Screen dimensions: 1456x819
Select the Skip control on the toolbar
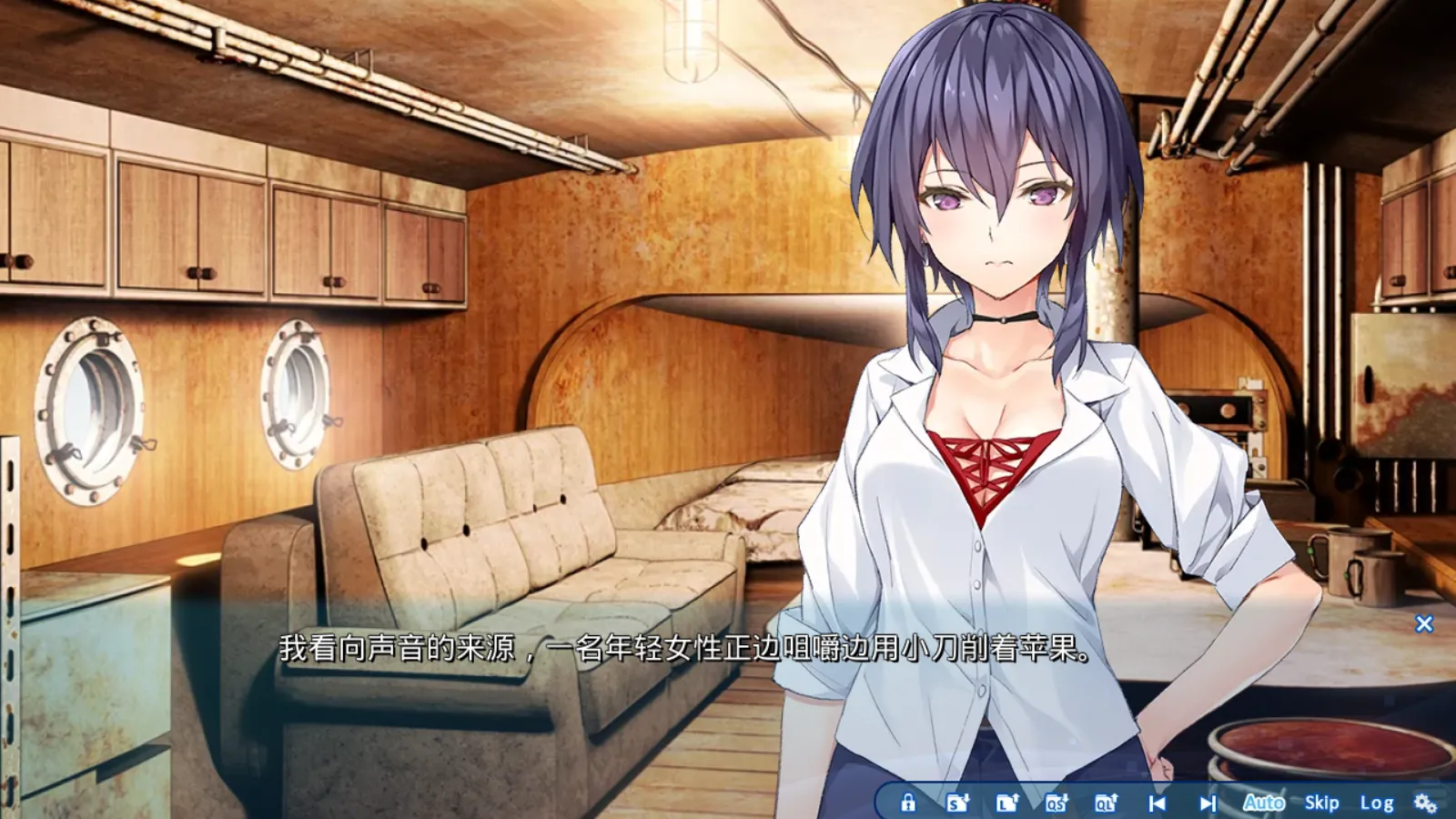pyautogui.click(x=1321, y=804)
